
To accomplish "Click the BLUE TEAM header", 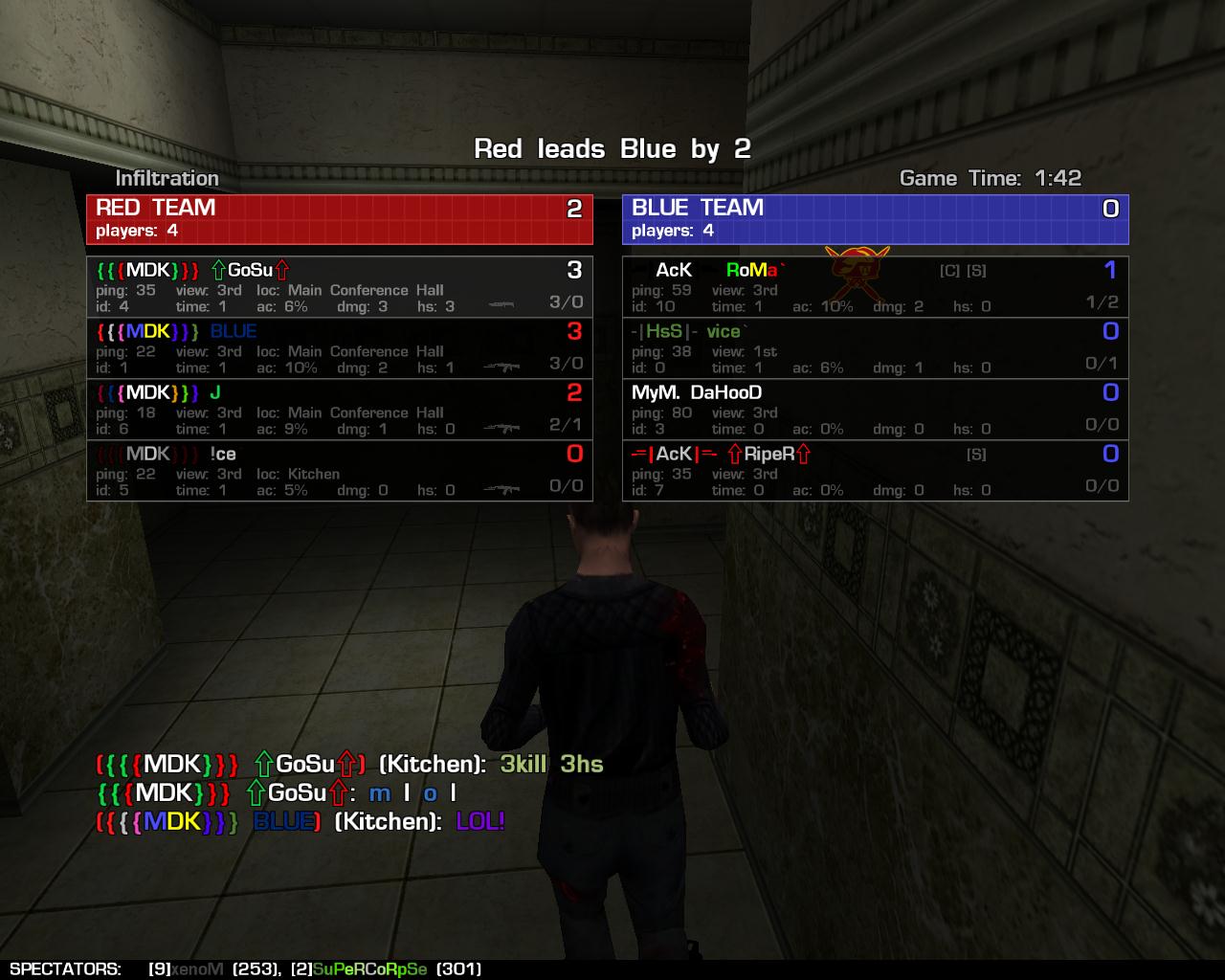I will 875,219.
